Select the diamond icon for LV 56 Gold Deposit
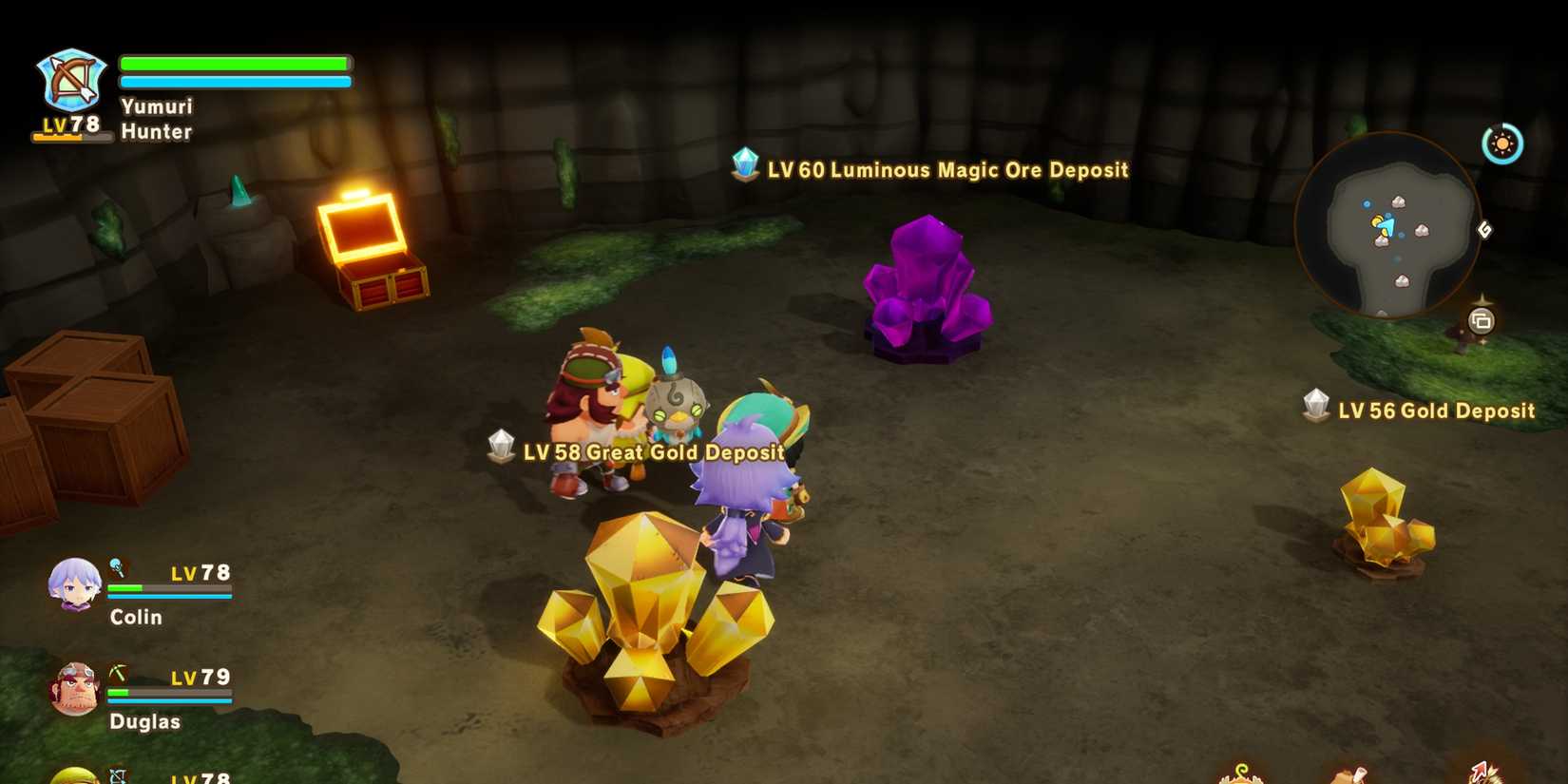 1317,406
